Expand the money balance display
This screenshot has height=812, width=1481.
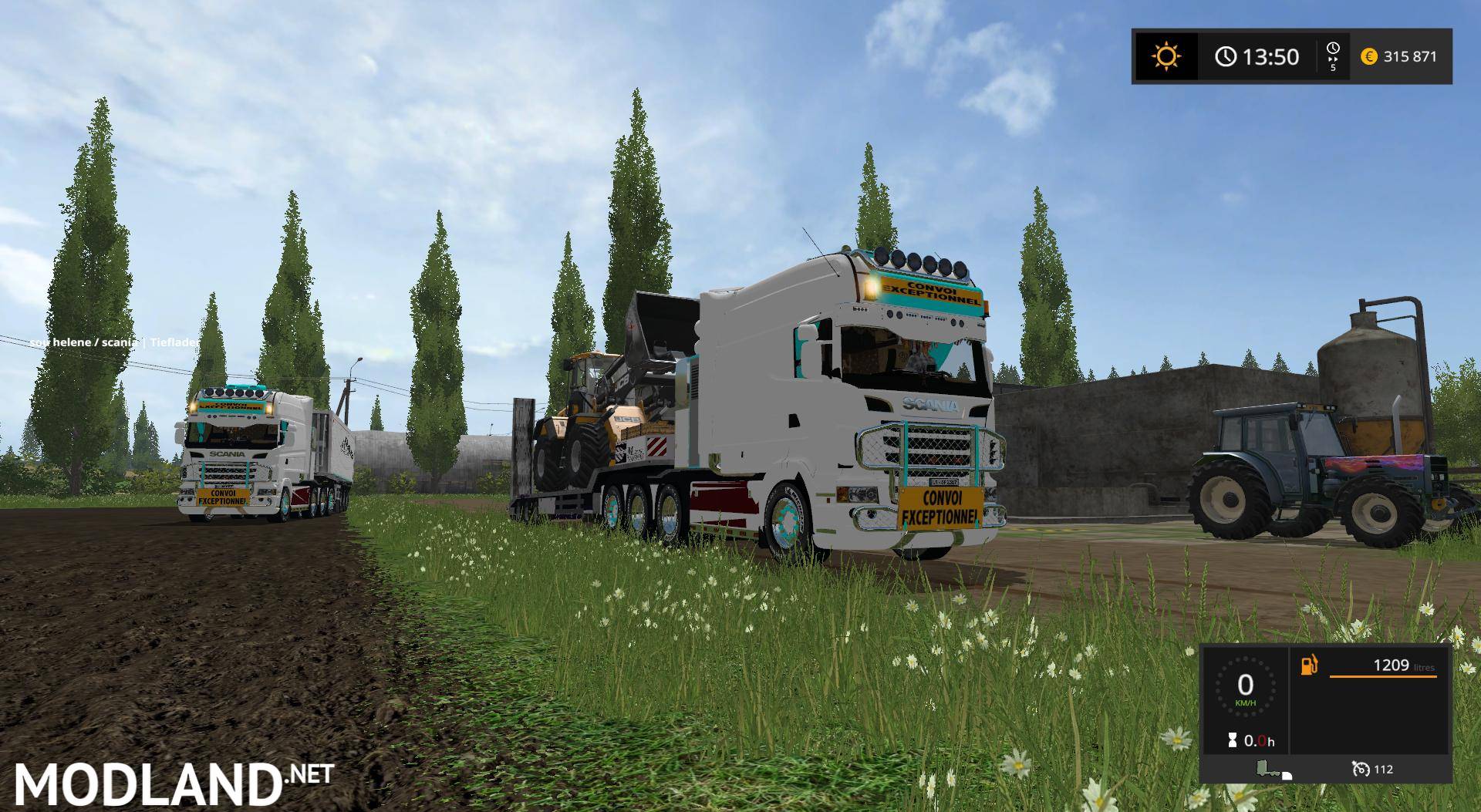(x=1404, y=56)
